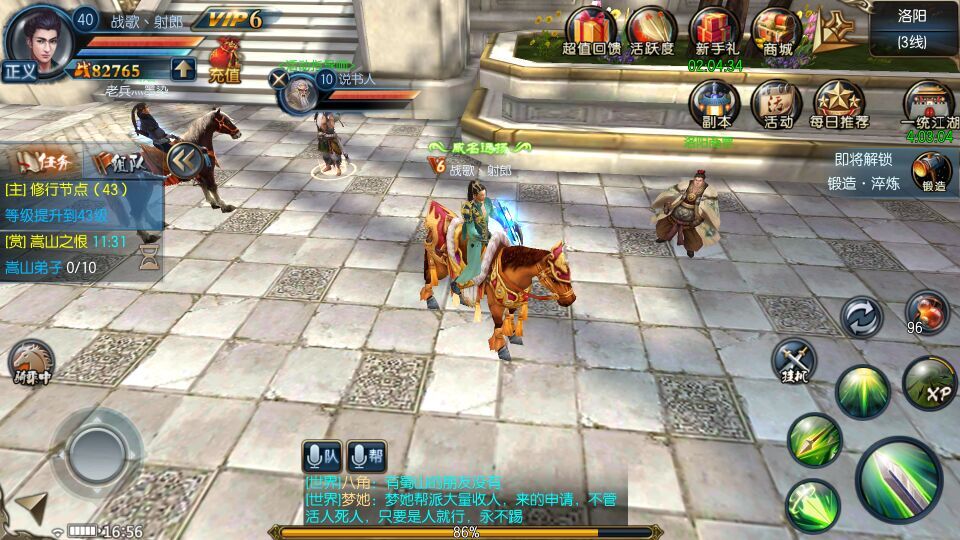The height and width of the screenshot is (540, 960).
Task: Collapse the quest tracker with arrow button
Action: click(184, 159)
